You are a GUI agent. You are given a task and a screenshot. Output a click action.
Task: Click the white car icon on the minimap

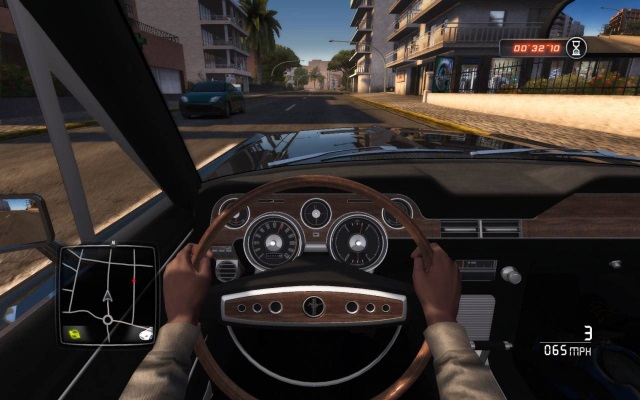[x=145, y=333]
